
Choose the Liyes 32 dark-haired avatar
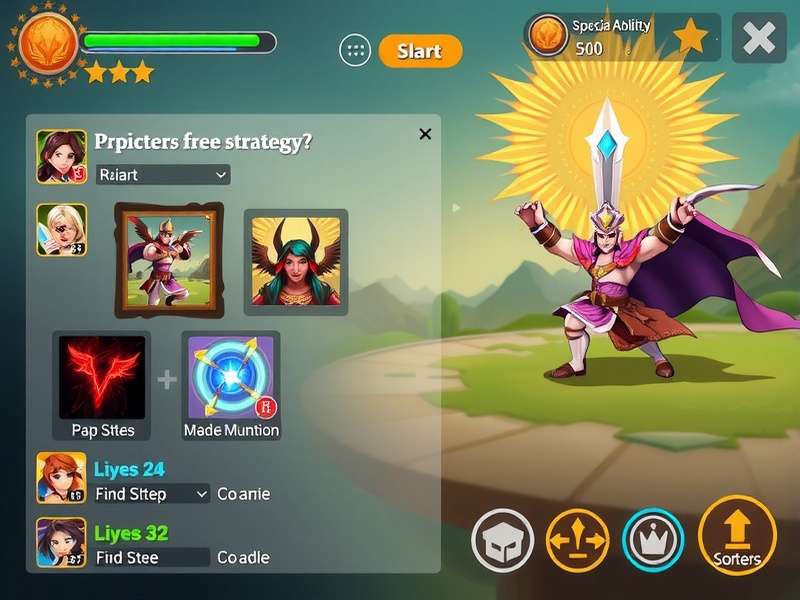coord(61,542)
